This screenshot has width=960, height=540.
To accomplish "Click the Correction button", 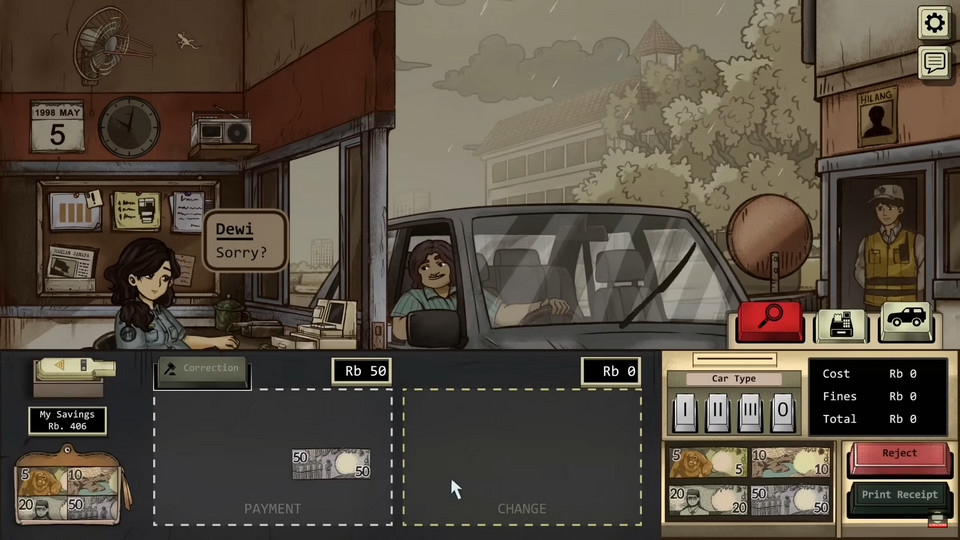I will (202, 369).
